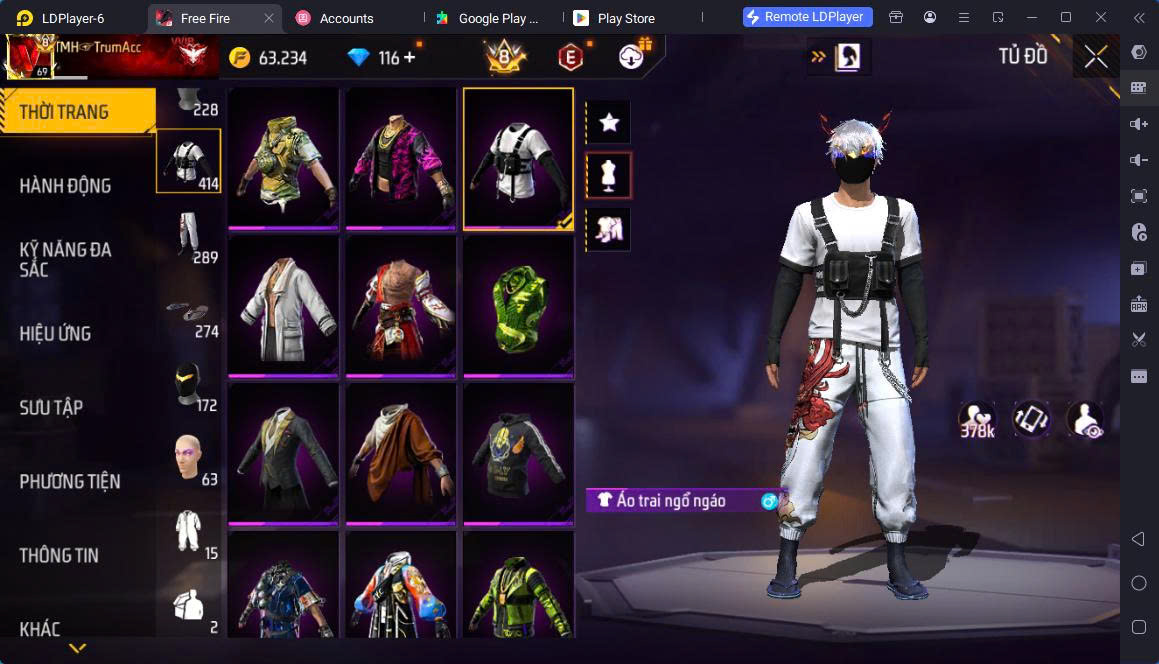Viewport: 1159px width, 664px height.
Task: Switch to the Hành Động menu
Action: pyautogui.click(x=65, y=185)
